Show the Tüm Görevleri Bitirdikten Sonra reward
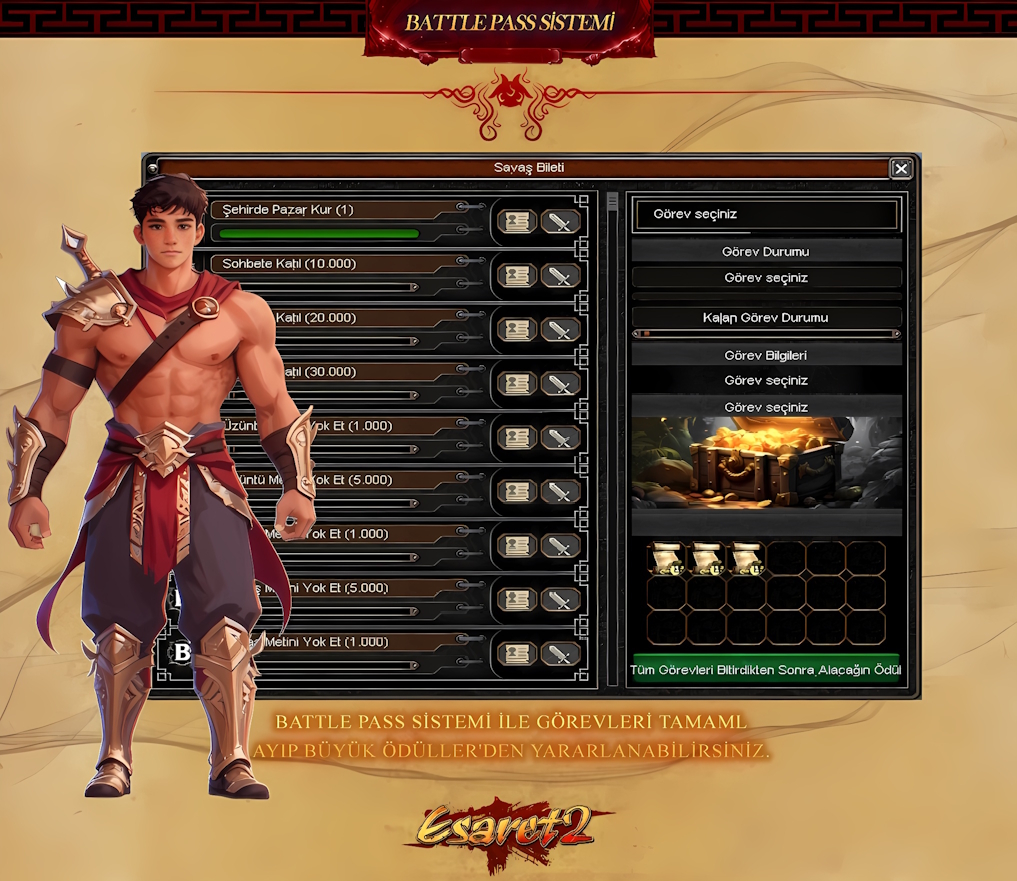The height and width of the screenshot is (881, 1017). pyautogui.click(x=766, y=669)
